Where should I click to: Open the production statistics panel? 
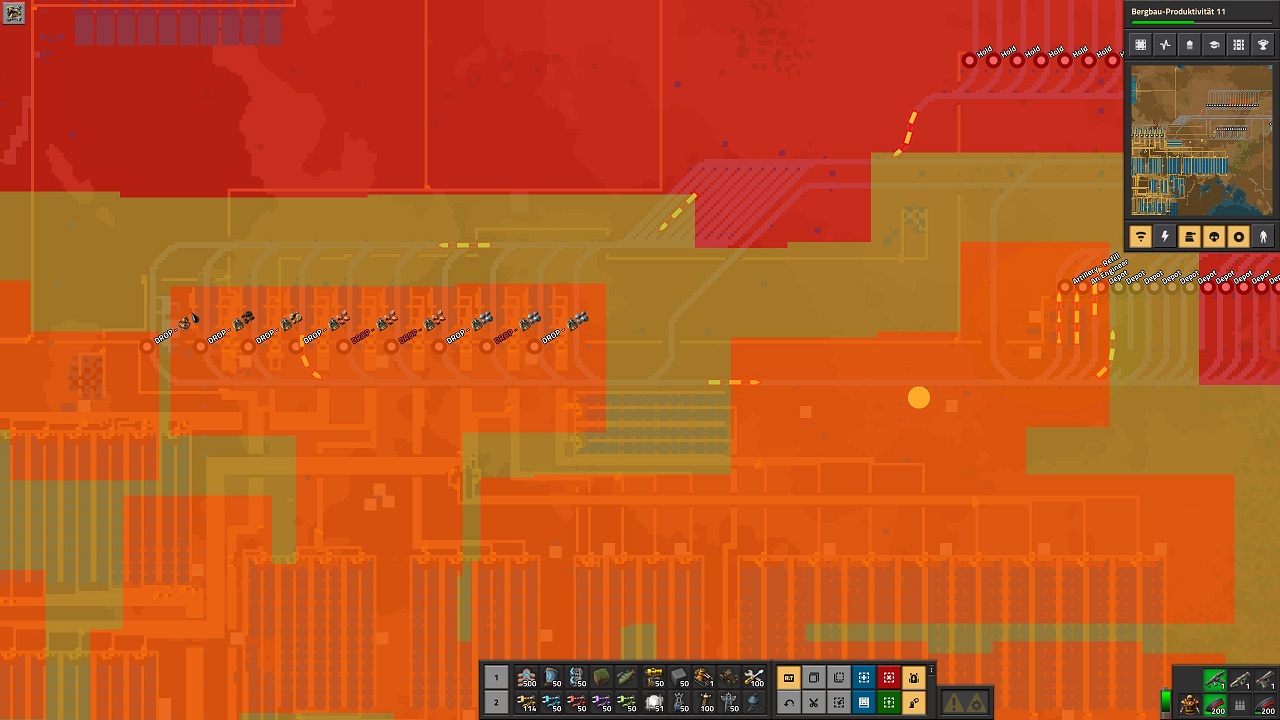click(1163, 44)
